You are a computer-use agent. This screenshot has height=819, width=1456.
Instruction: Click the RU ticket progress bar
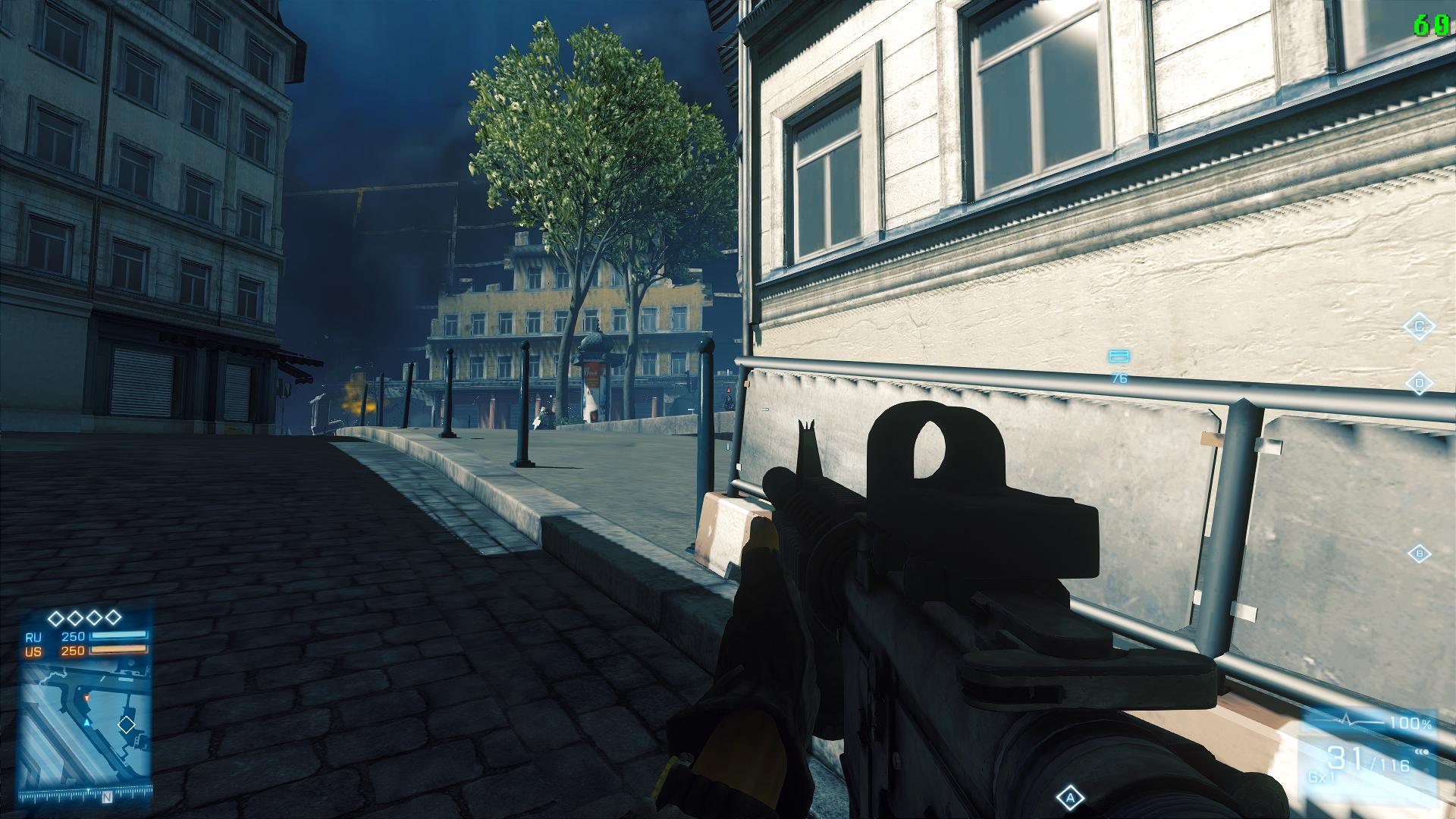click(119, 636)
